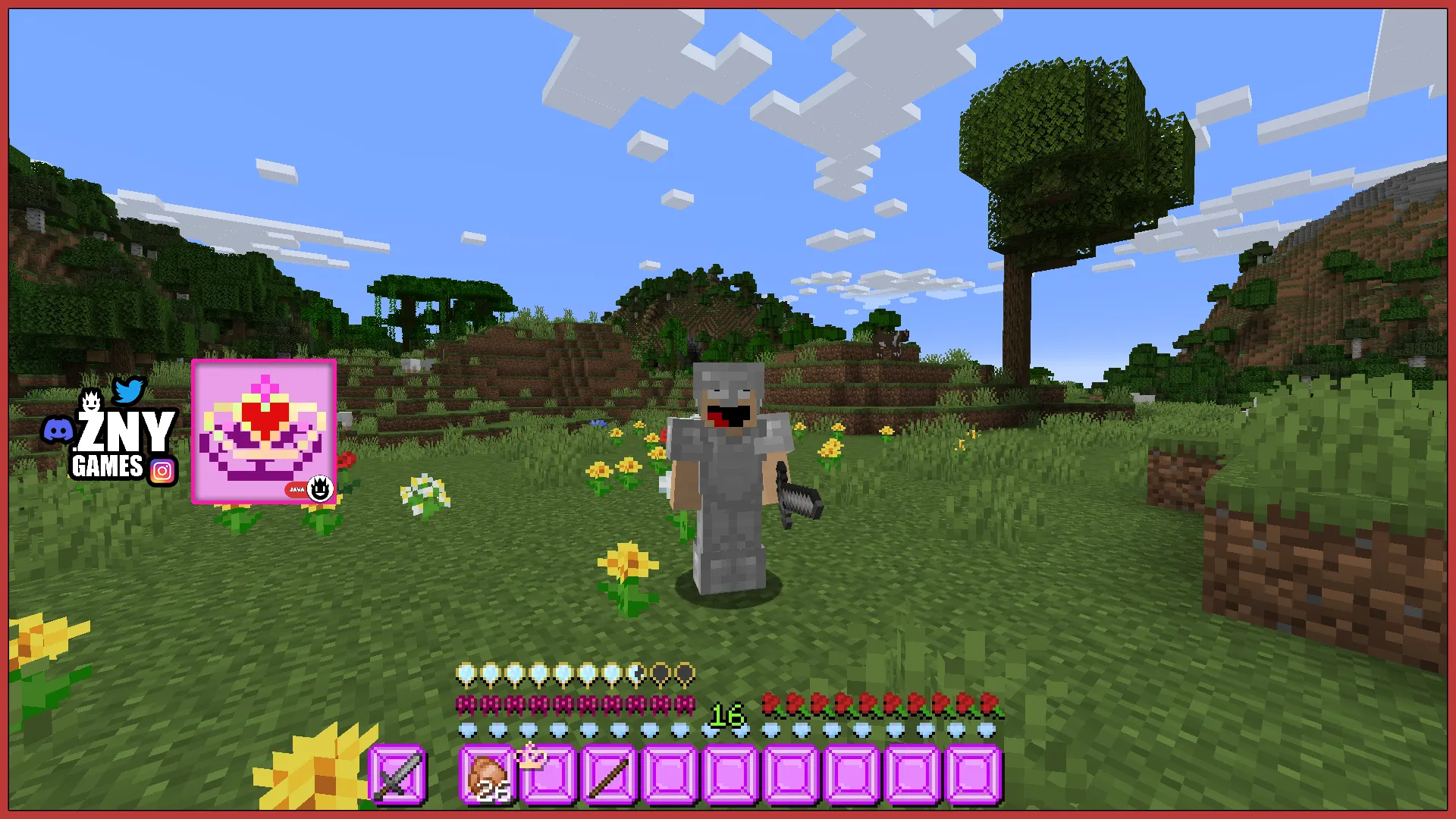This screenshot has height=819, width=1456.
Task: Click the Instagram icon beside GAMES text
Action: [x=162, y=469]
